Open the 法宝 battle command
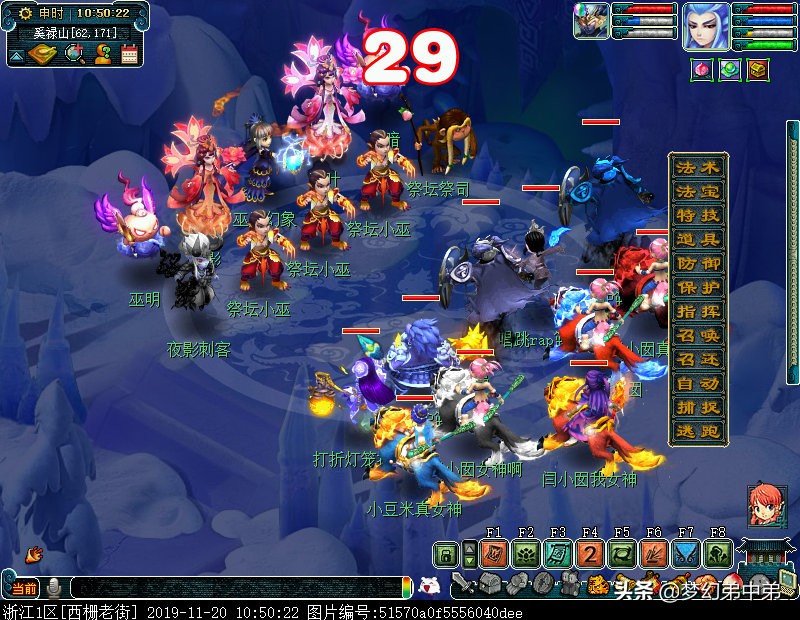 [x=697, y=191]
